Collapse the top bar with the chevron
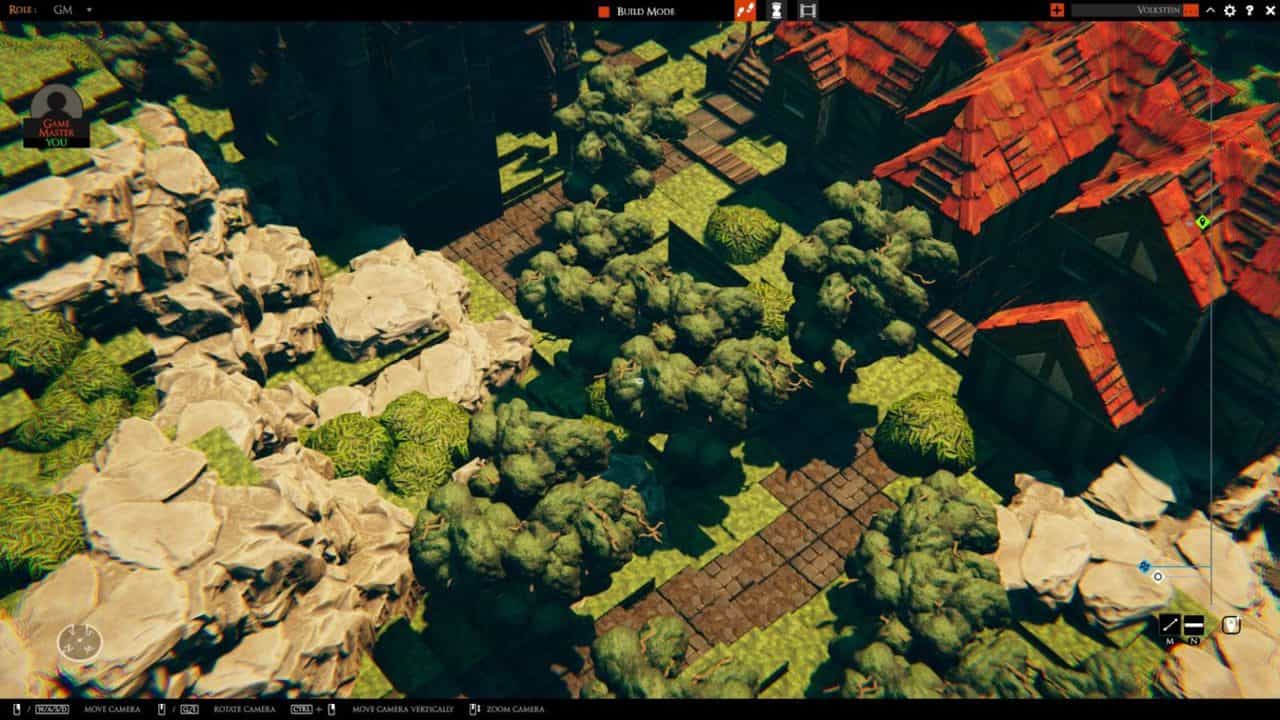 1210,10
